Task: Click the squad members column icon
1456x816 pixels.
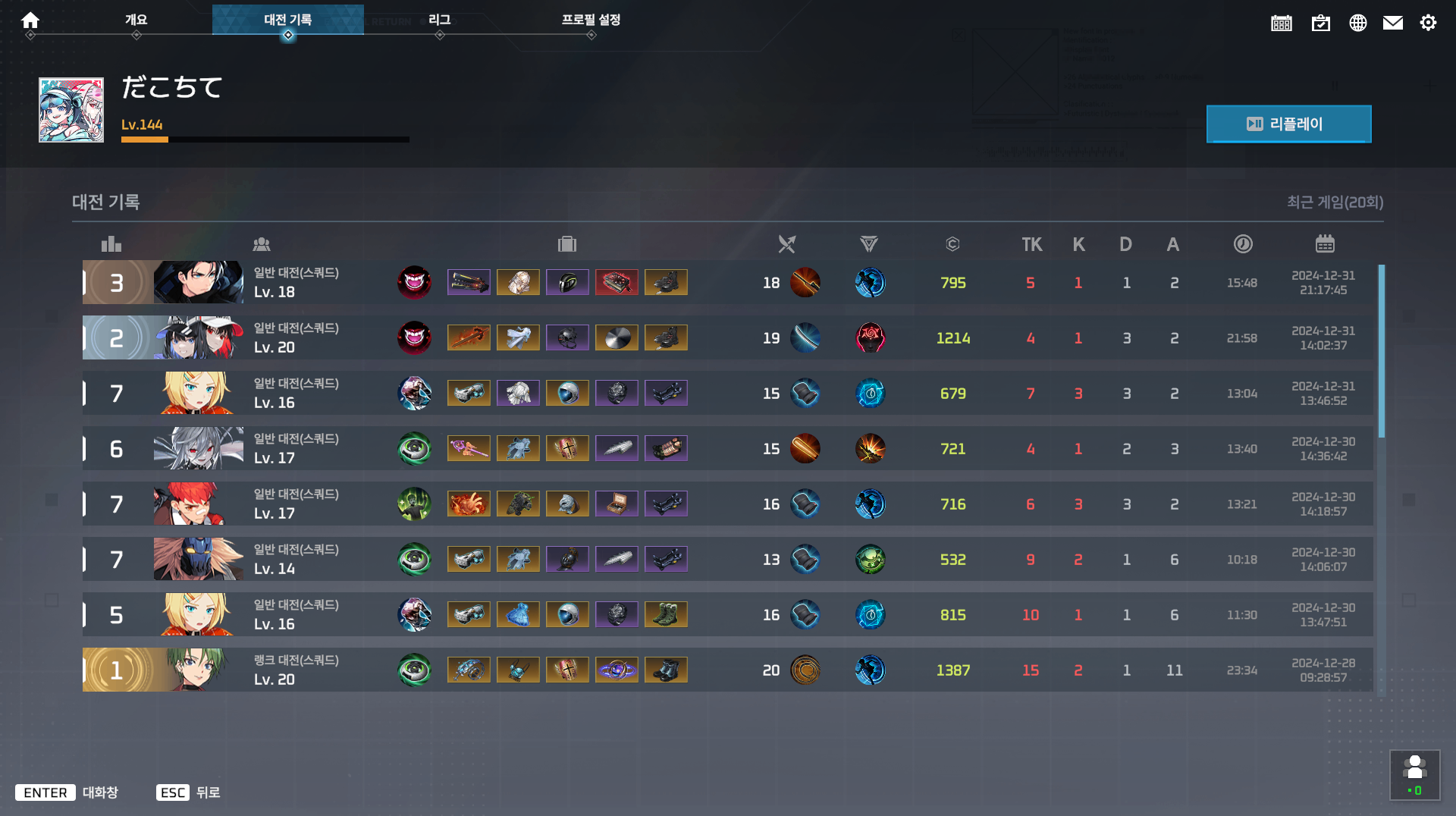Action: click(x=262, y=243)
